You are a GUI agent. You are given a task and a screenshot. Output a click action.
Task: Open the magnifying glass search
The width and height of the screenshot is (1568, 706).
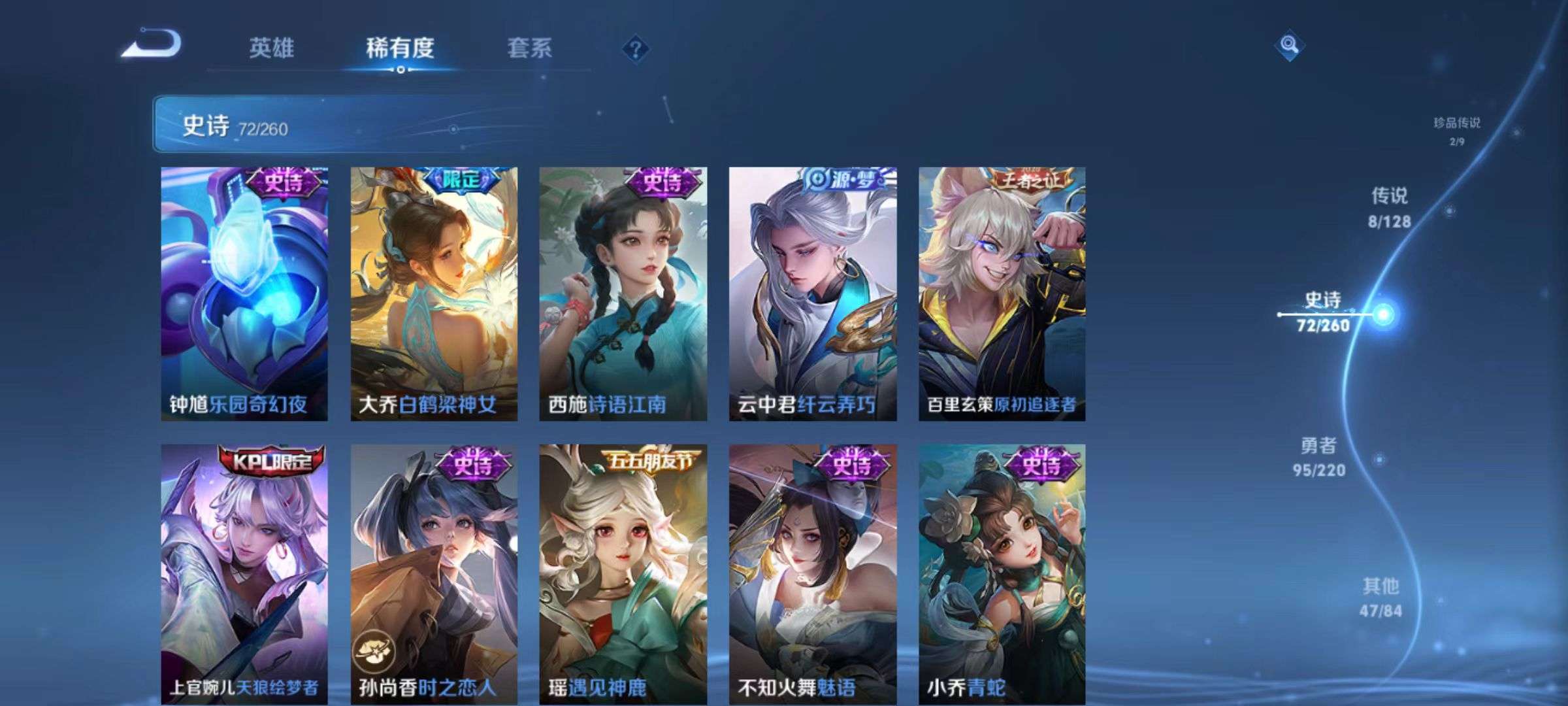click(1288, 45)
